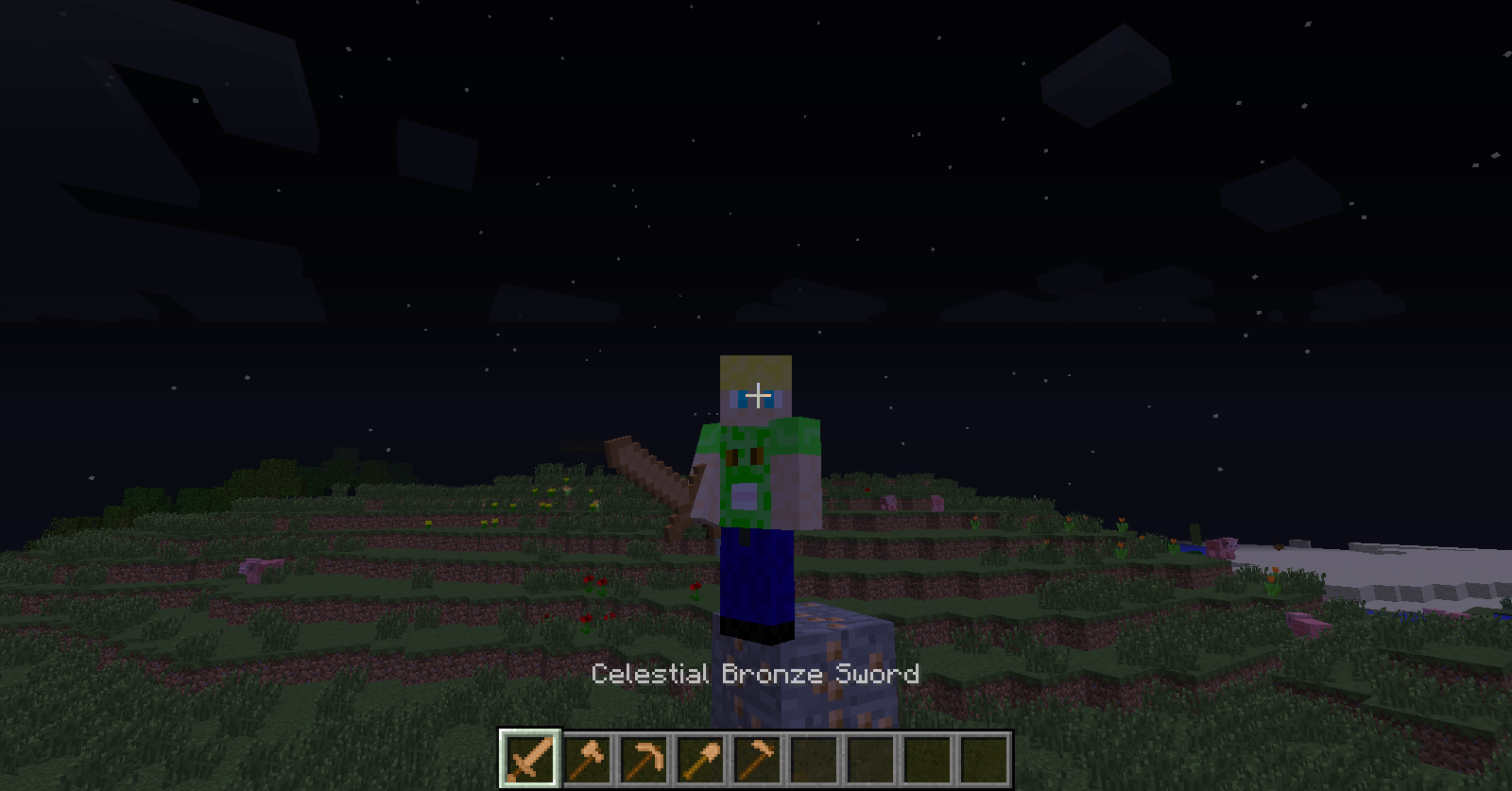This screenshot has height=791, width=1512.
Task: Click the seventh hotbar slot
Action: 872,756
